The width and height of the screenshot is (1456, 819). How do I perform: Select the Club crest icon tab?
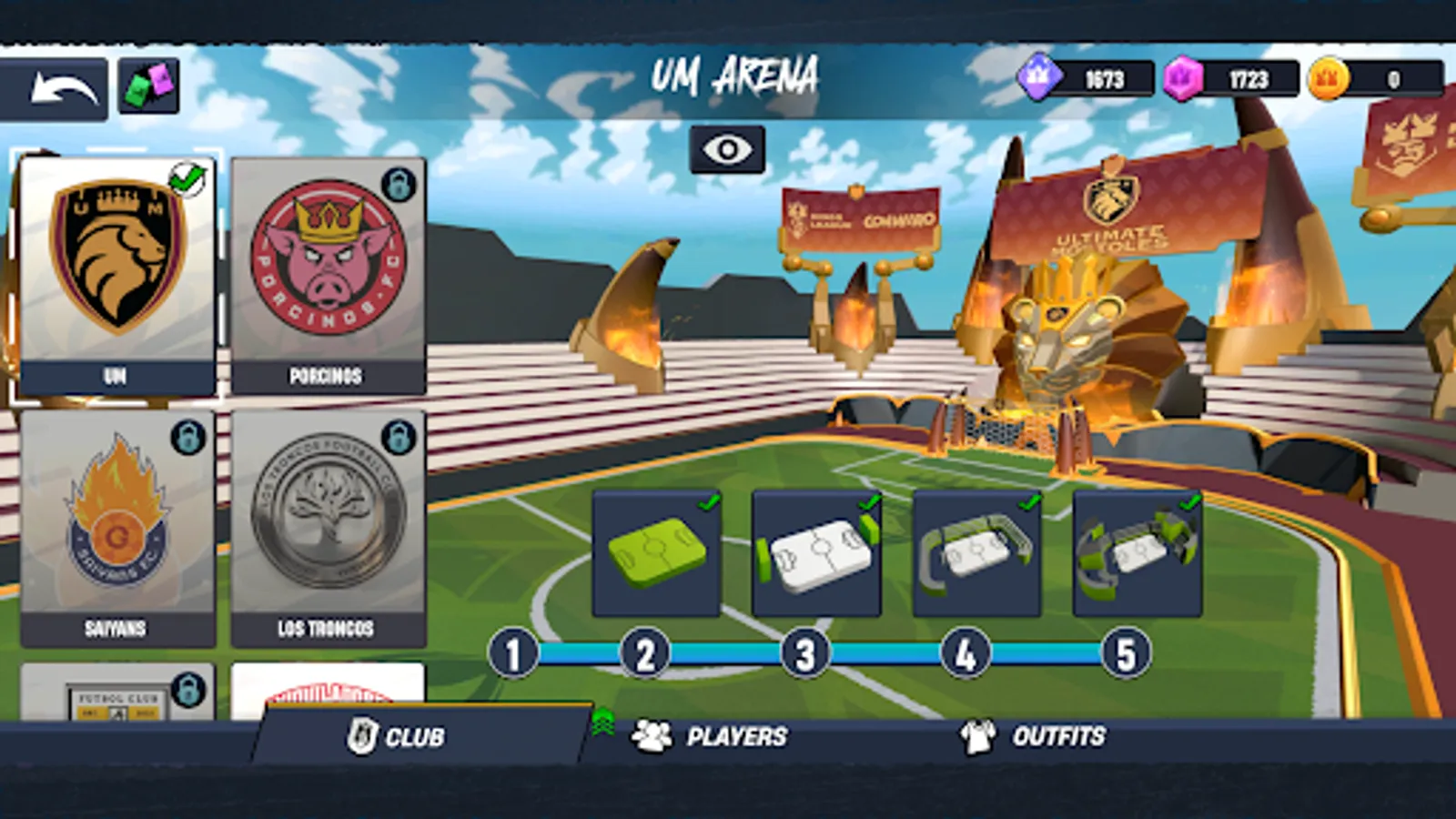coord(363,735)
